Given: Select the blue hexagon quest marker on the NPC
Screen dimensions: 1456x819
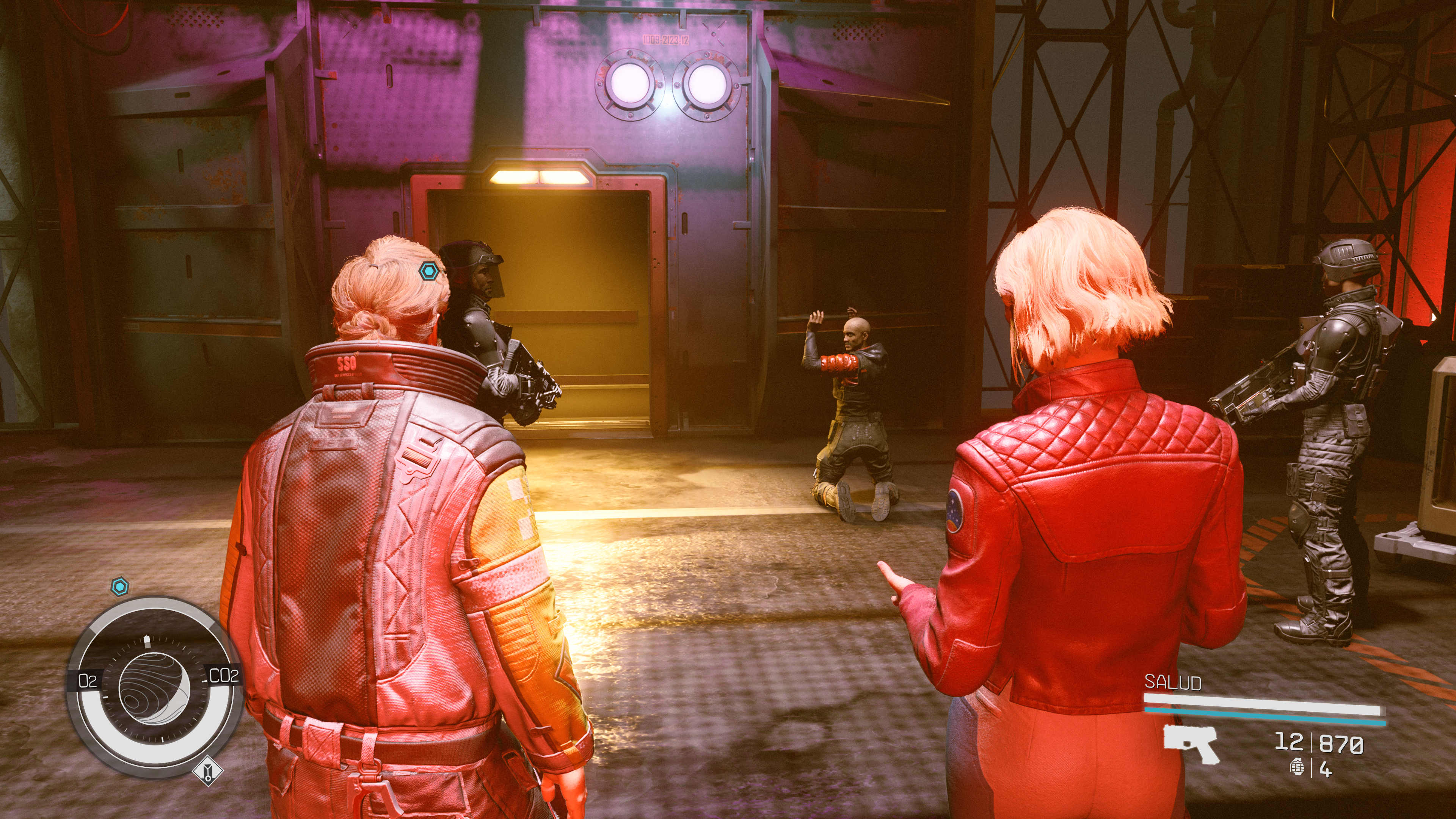Looking at the screenshot, I should click(x=428, y=272).
